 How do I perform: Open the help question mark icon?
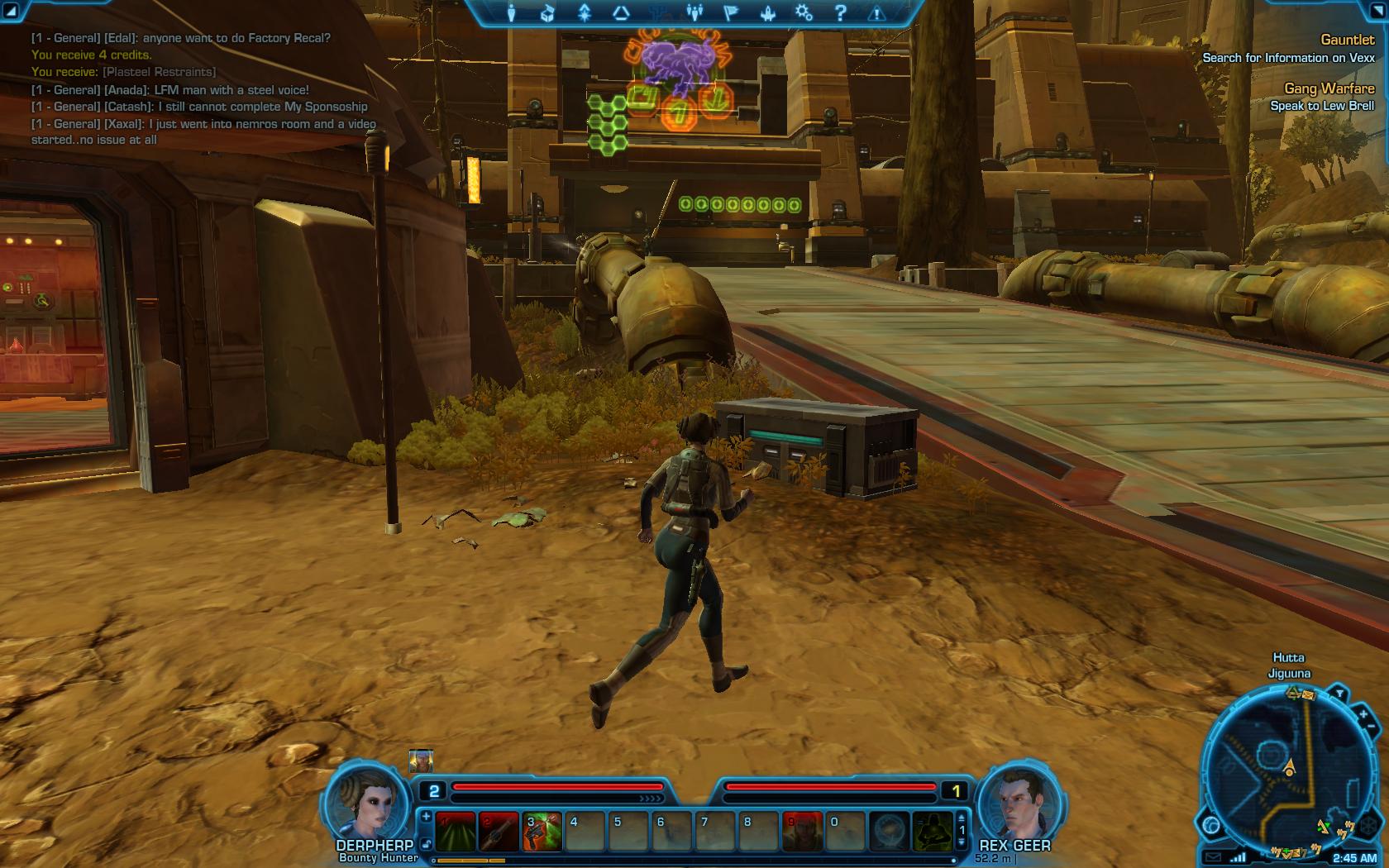coord(840,13)
